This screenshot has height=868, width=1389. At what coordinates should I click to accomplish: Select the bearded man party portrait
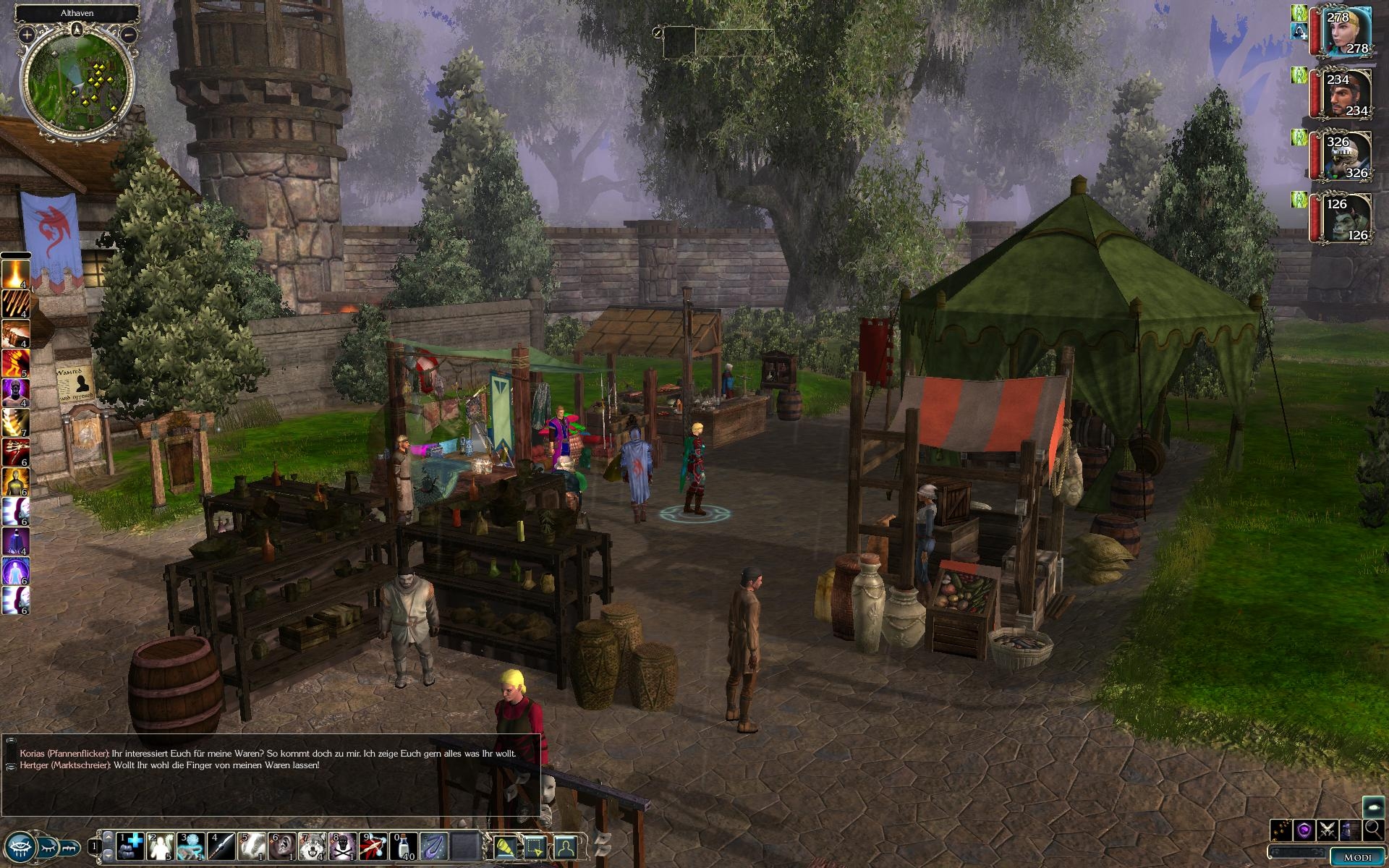tap(1348, 94)
